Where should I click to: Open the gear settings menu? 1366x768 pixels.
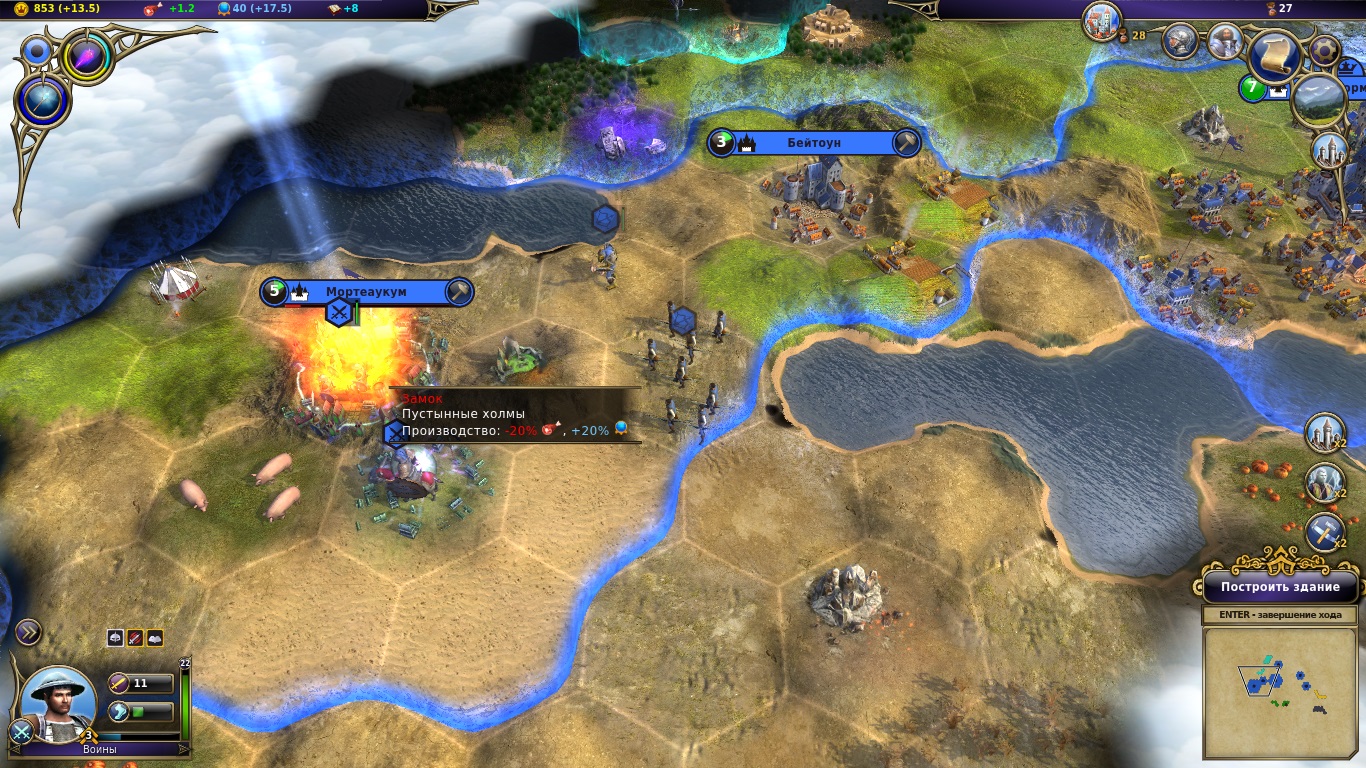coord(1325,50)
